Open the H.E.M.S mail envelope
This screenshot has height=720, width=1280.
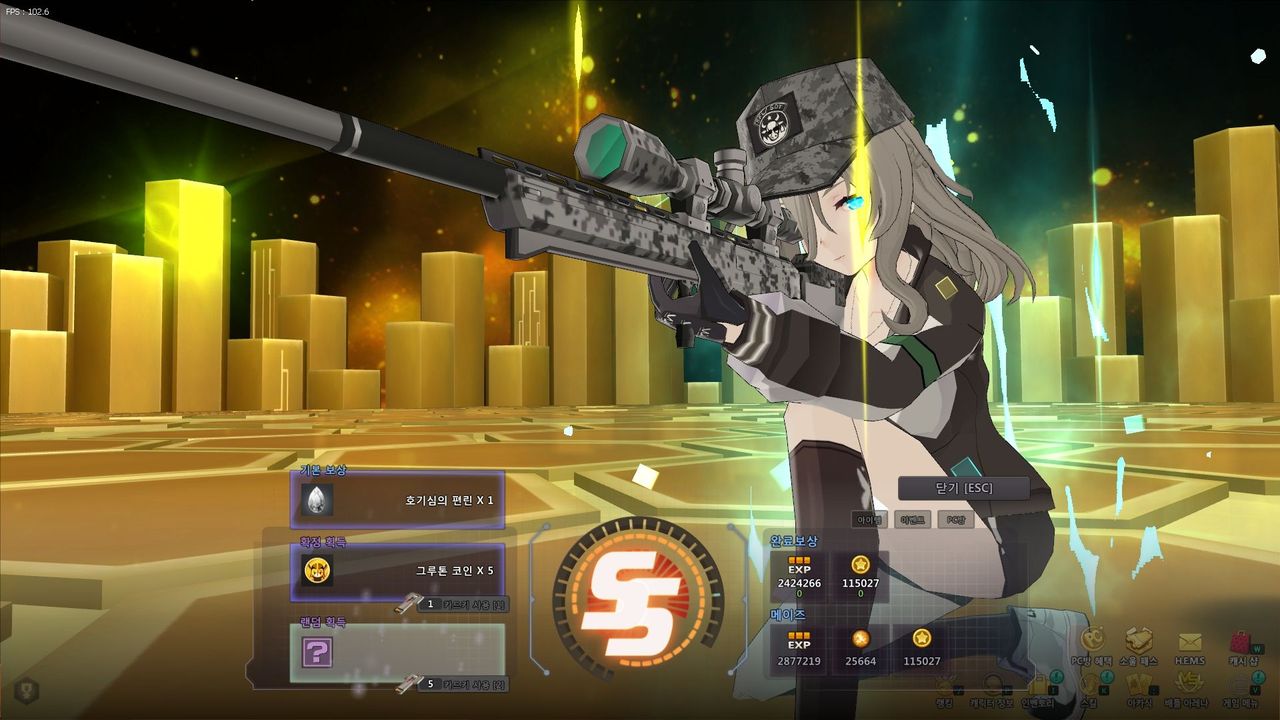(x=1189, y=642)
